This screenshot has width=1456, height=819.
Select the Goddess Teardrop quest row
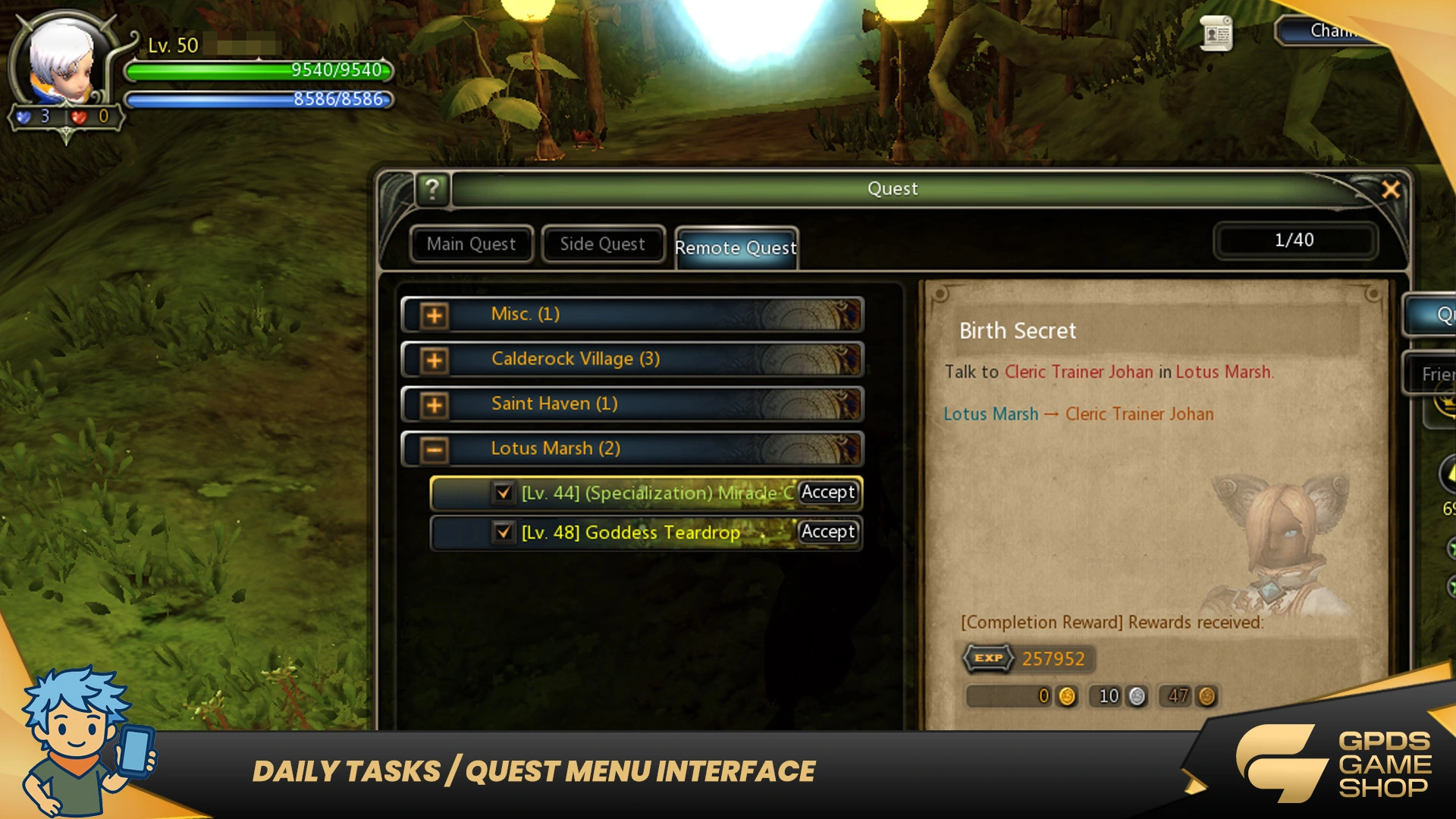click(652, 533)
